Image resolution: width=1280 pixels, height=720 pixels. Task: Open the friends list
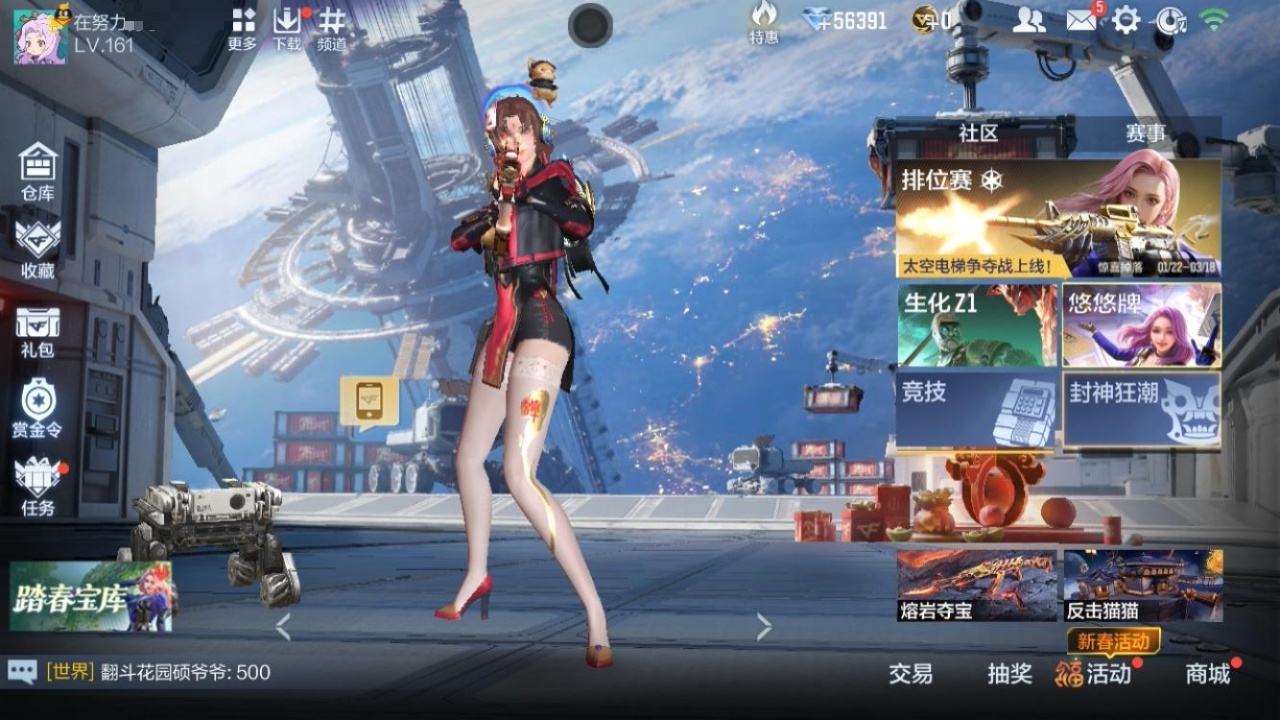[x=1030, y=20]
